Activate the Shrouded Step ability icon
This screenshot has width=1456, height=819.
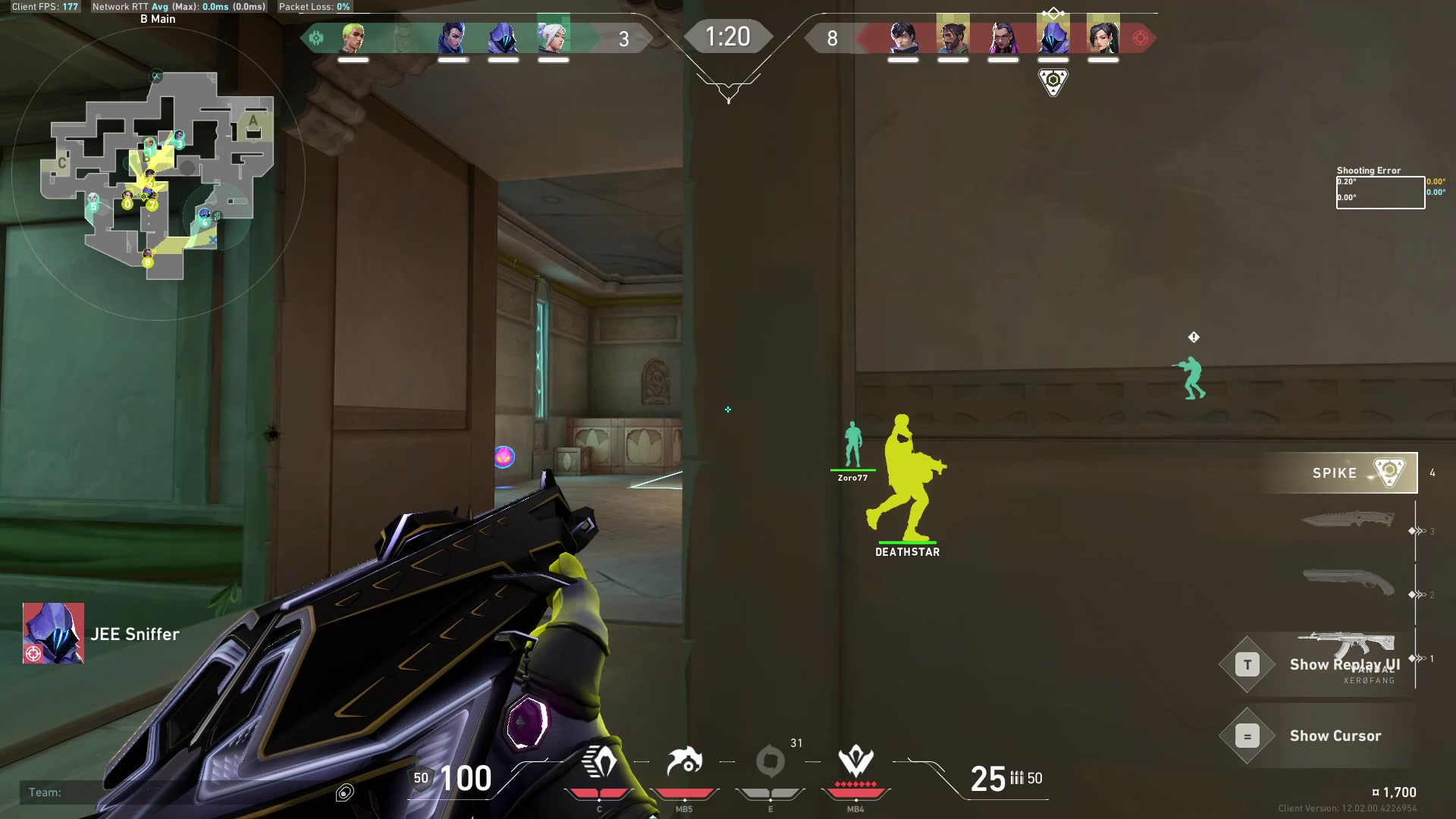coord(599,762)
